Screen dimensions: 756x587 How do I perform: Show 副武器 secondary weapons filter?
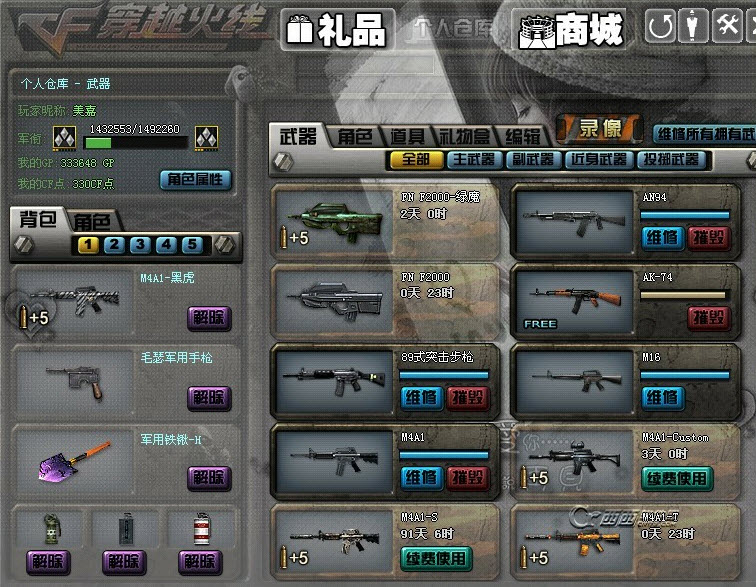pyautogui.click(x=536, y=160)
